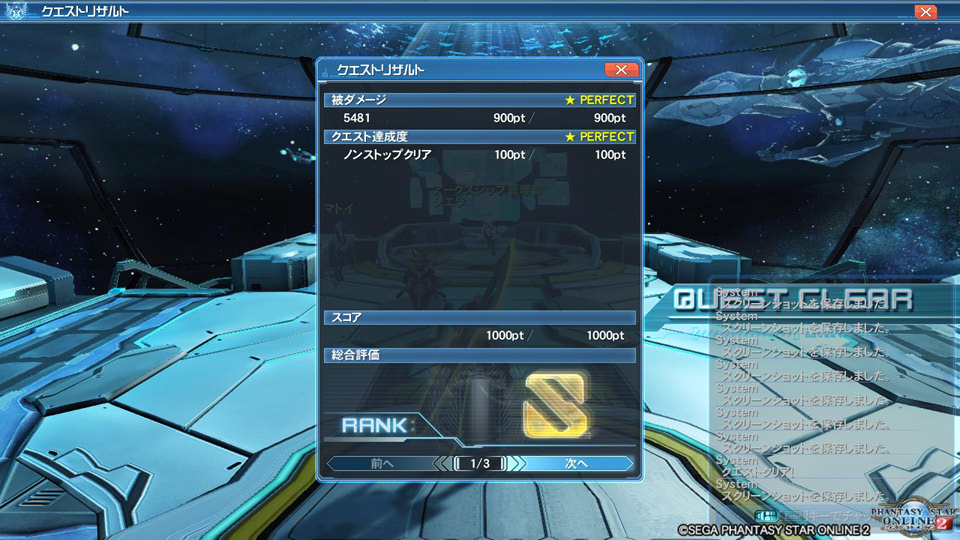
Task: Close the outer クエストリザルト window
Action: 926,12
